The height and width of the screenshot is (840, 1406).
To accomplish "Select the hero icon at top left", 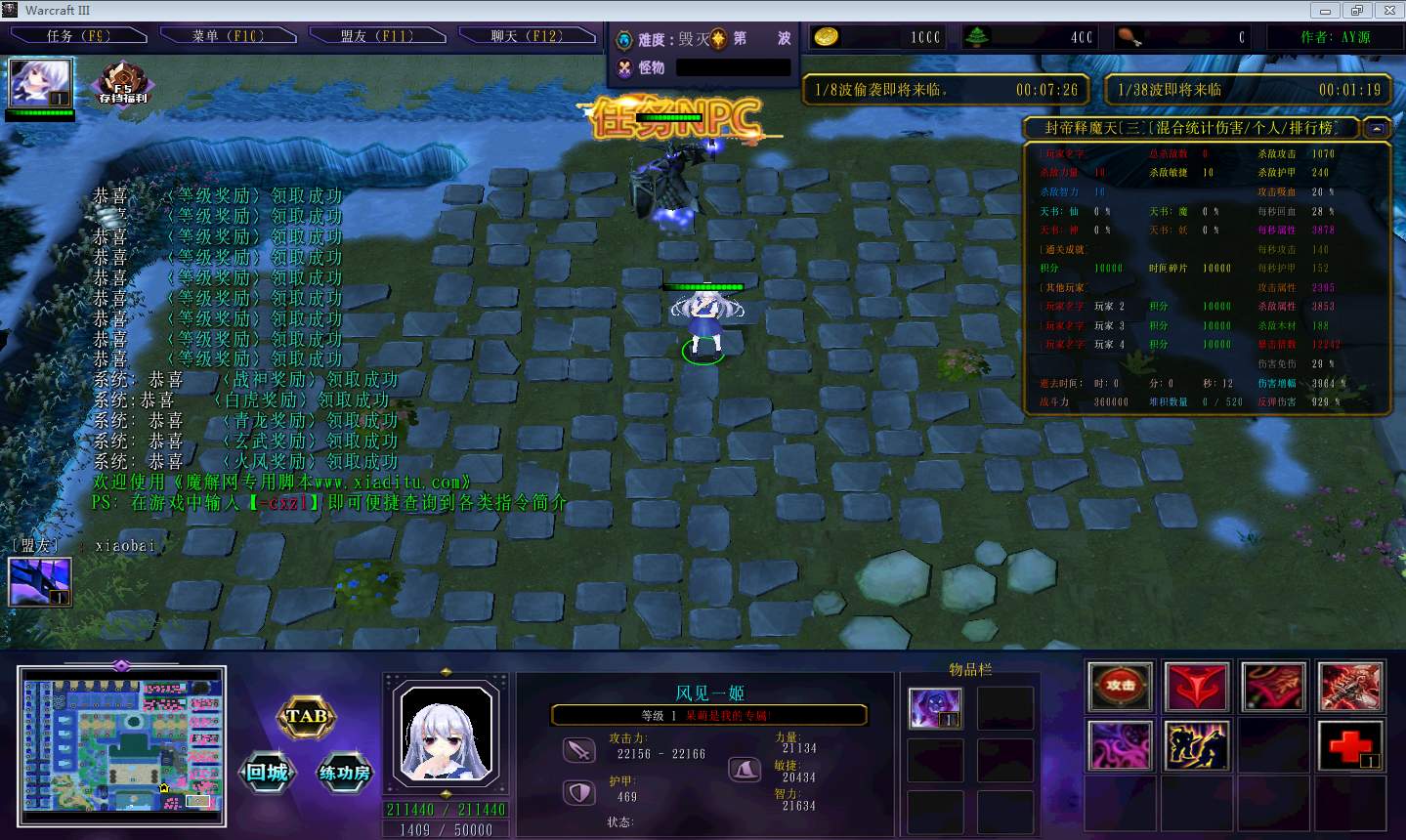I will click(x=40, y=84).
